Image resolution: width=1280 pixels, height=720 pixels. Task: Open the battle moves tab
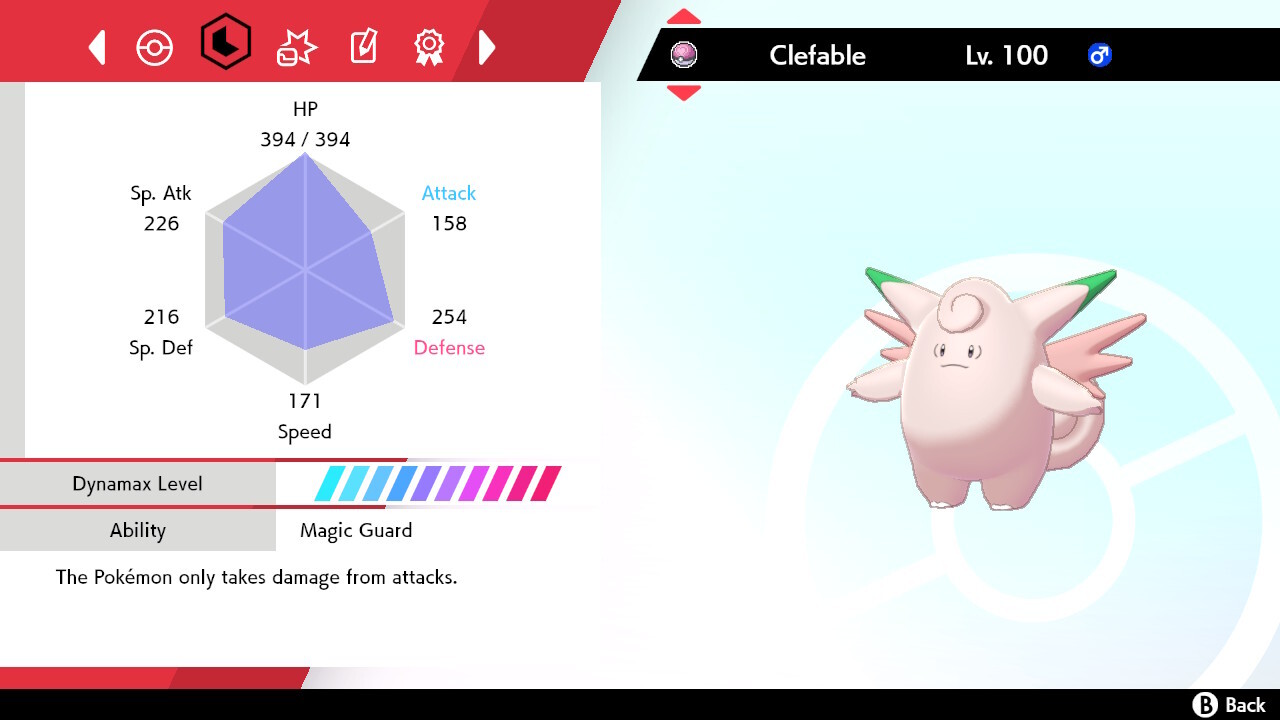coord(296,47)
